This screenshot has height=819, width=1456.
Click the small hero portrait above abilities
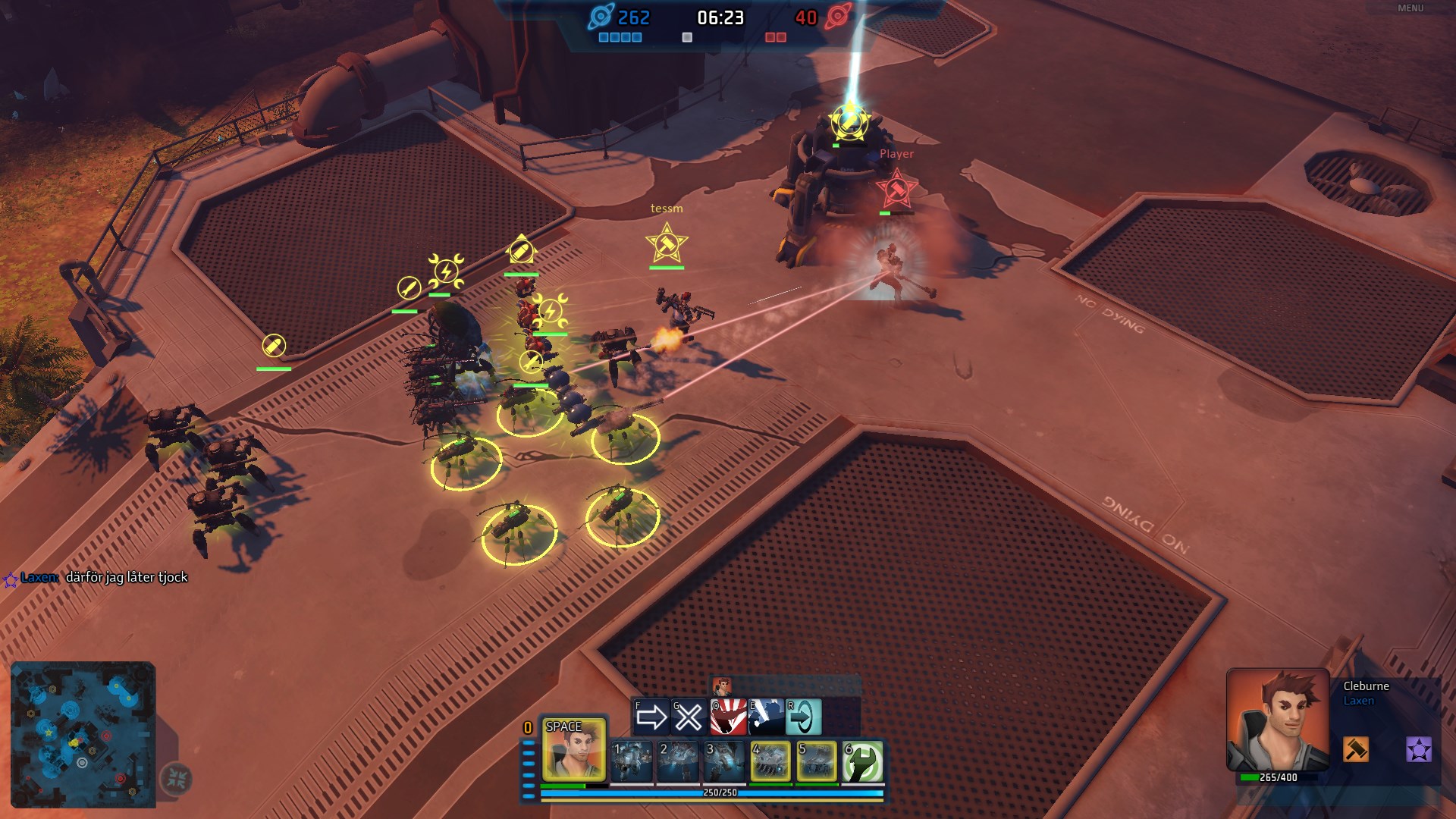722,686
